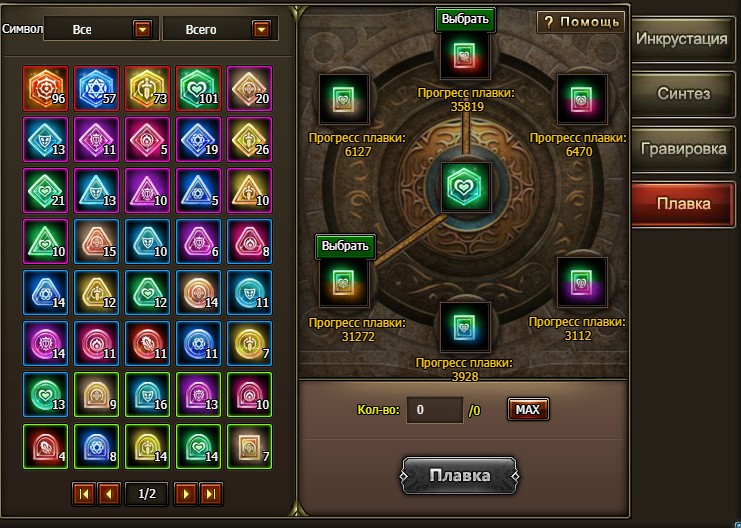Image resolution: width=741 pixels, height=528 pixels.
Task: Jump to the last symbol page
Action: (210, 492)
